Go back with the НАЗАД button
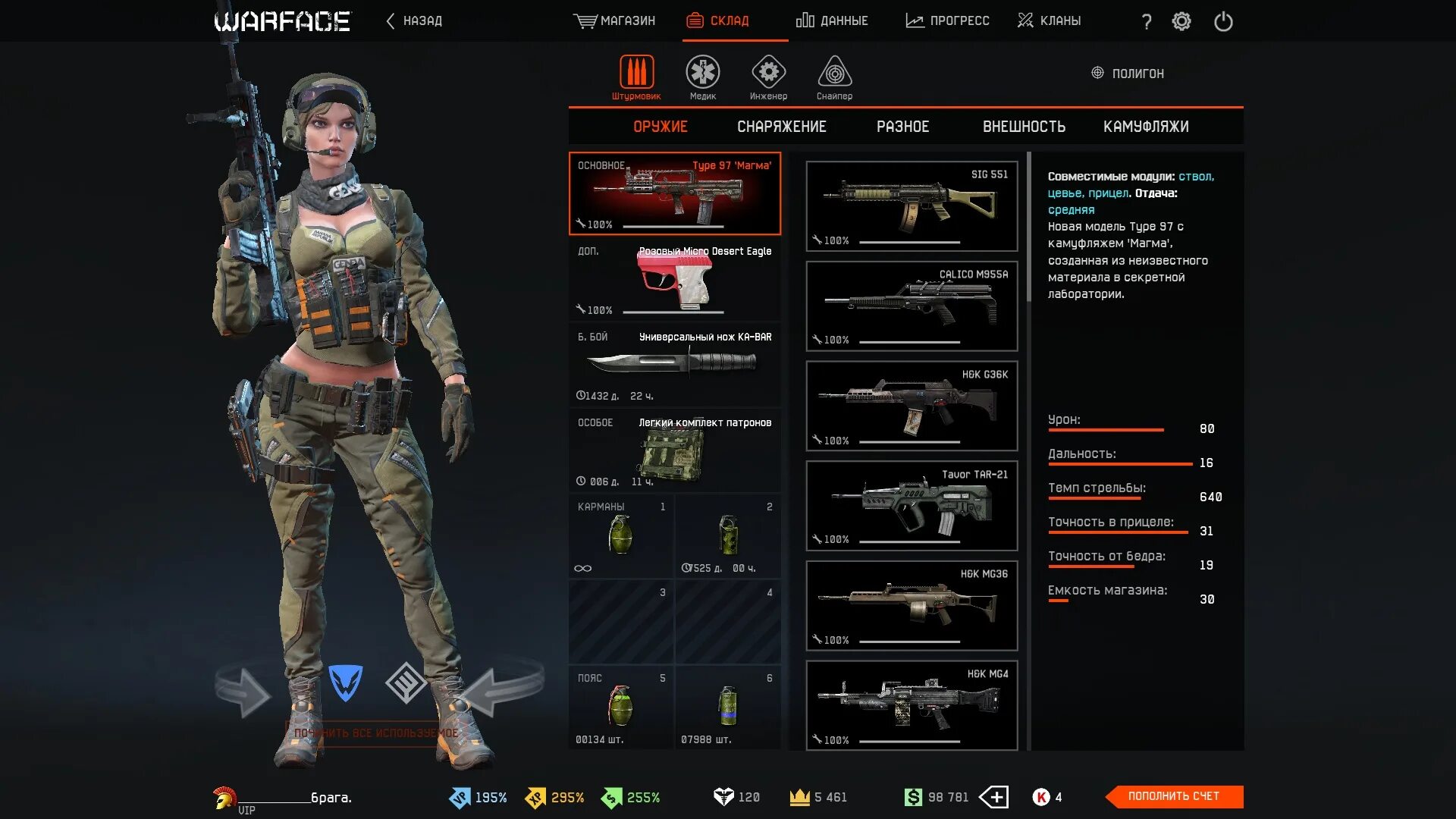Viewport: 1456px width, 819px height. tap(414, 21)
